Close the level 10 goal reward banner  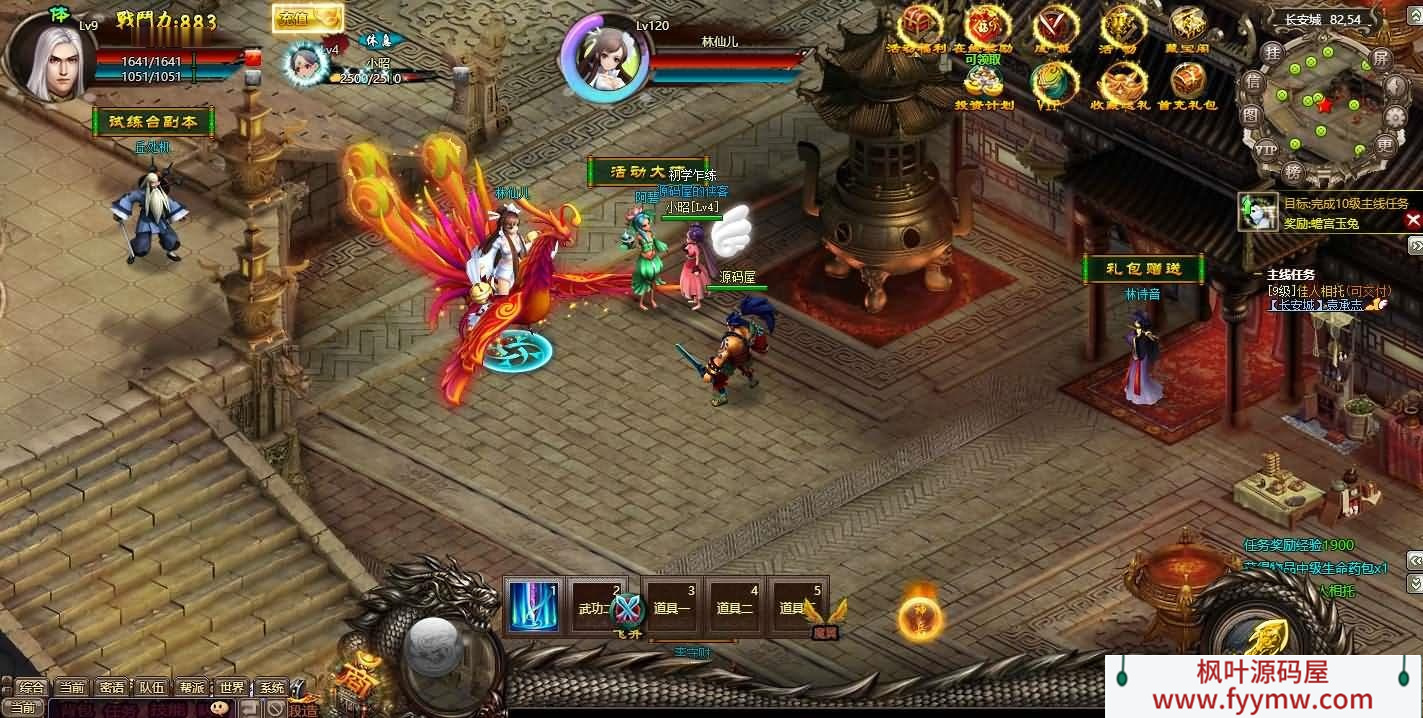click(1413, 219)
